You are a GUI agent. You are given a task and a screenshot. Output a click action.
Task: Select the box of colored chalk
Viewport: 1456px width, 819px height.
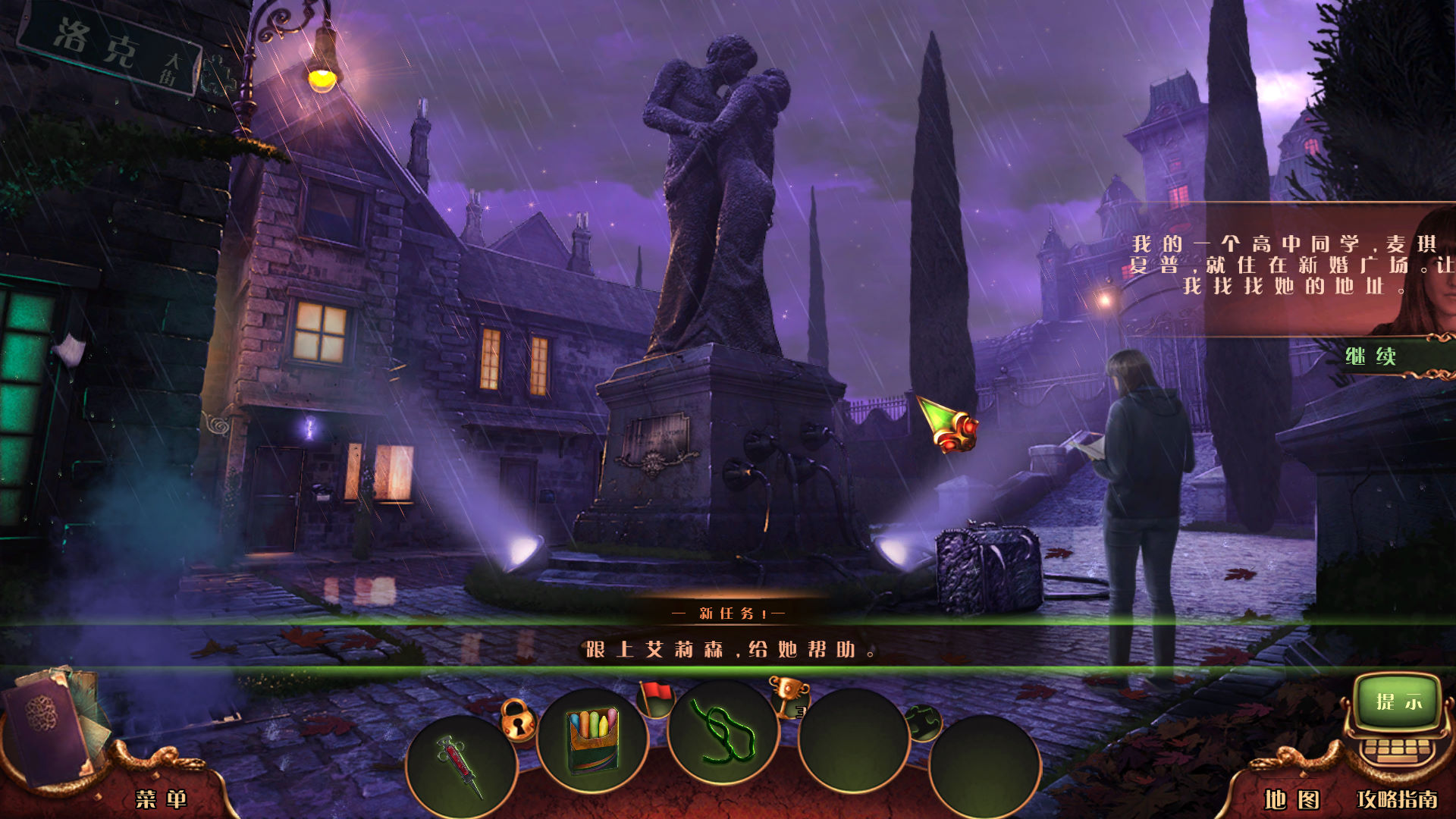[x=593, y=739]
